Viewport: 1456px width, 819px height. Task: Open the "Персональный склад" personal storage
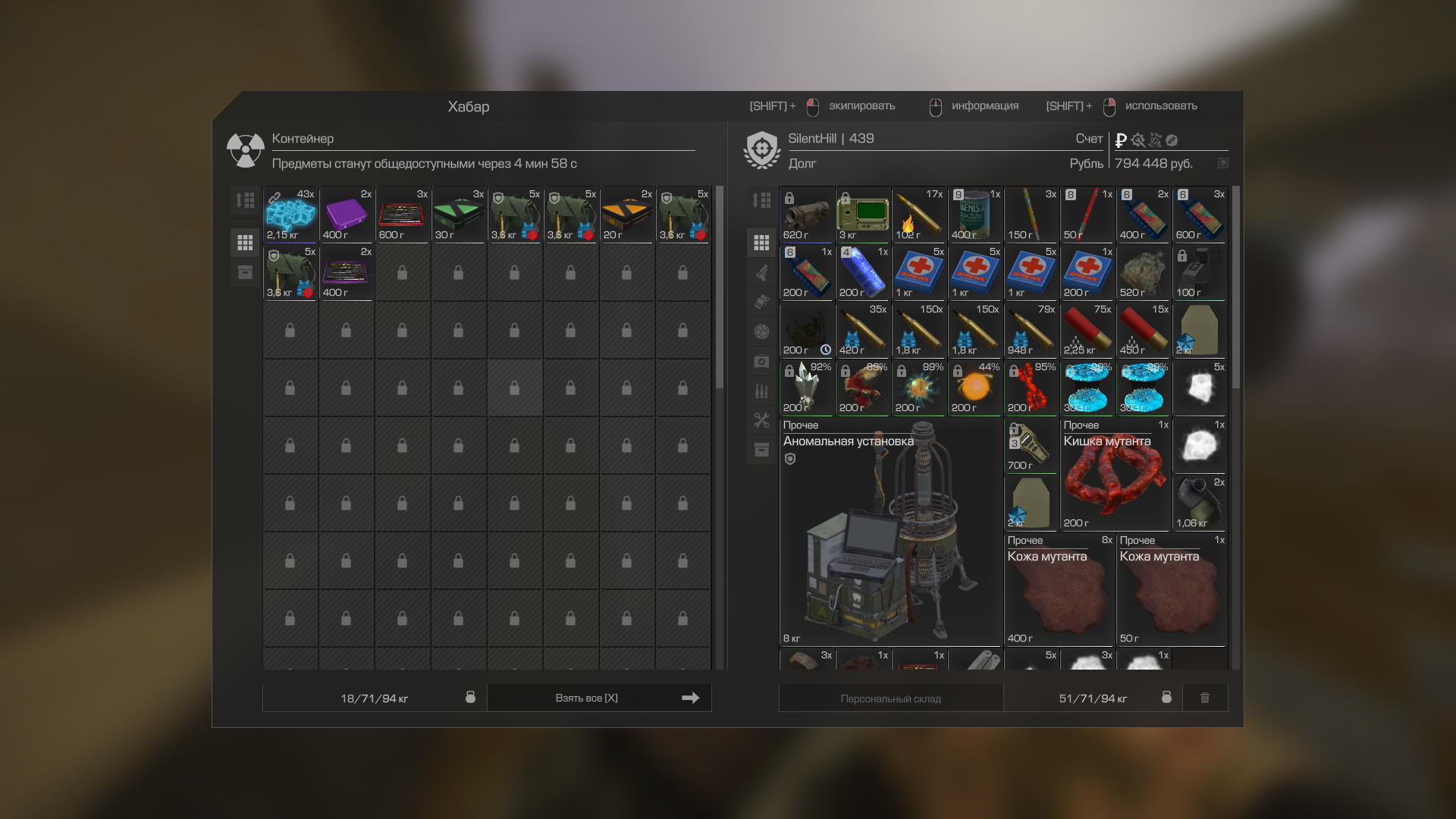point(890,698)
